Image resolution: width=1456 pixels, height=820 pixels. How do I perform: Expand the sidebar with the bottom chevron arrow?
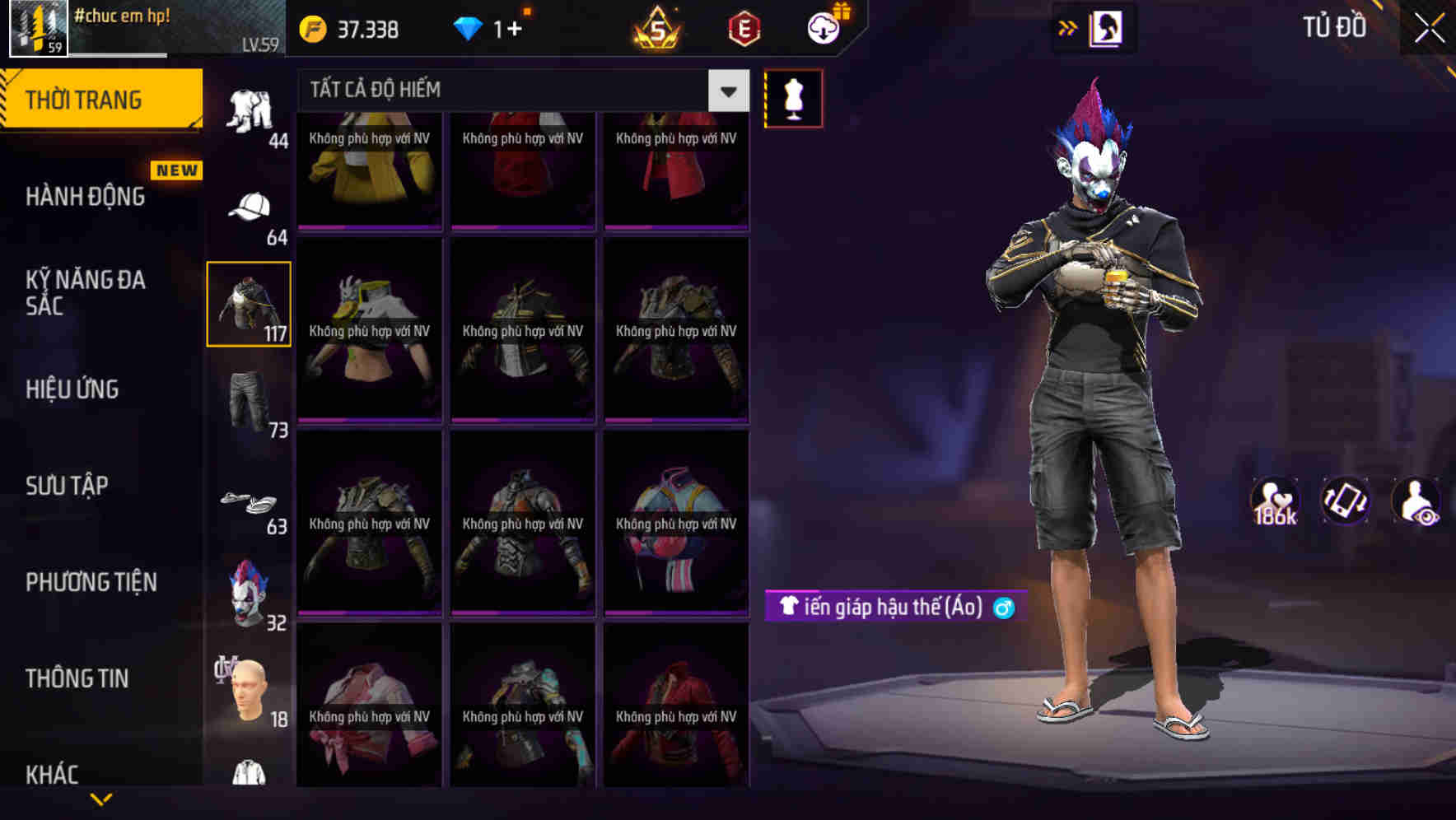pos(101,798)
